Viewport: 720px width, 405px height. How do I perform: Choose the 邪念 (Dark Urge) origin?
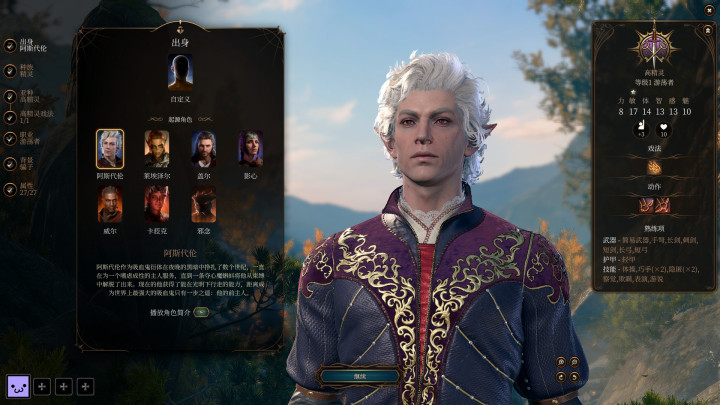(x=203, y=204)
